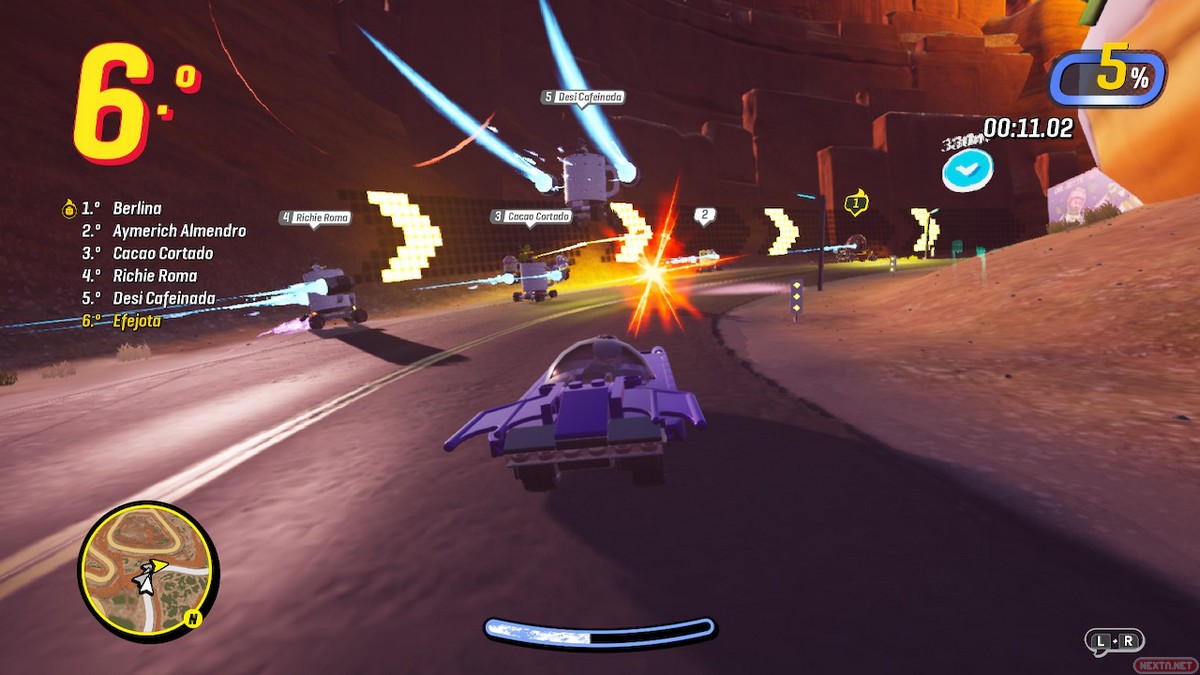Choose Aymerich Almendro in the standings list
The image size is (1200, 675).
point(179,231)
